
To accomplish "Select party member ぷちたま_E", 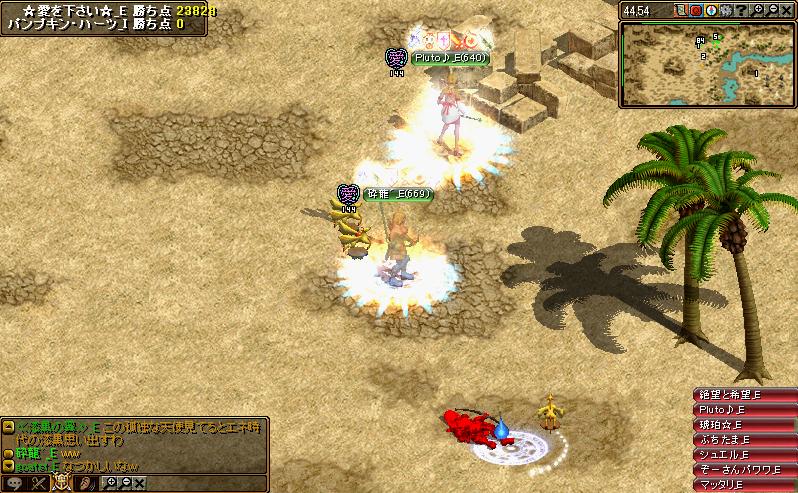I will pos(745,440).
